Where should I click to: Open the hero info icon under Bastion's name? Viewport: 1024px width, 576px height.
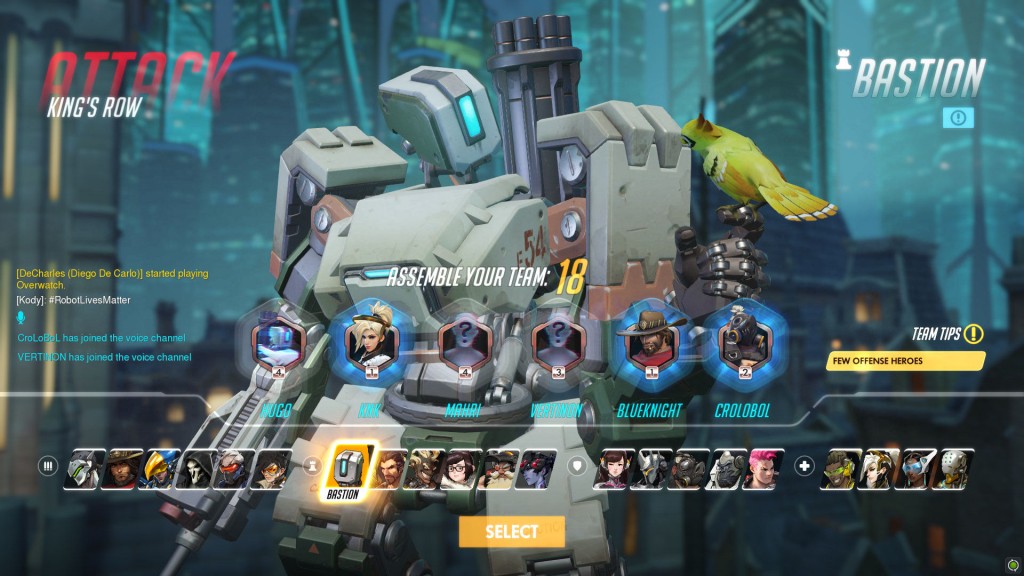958,118
